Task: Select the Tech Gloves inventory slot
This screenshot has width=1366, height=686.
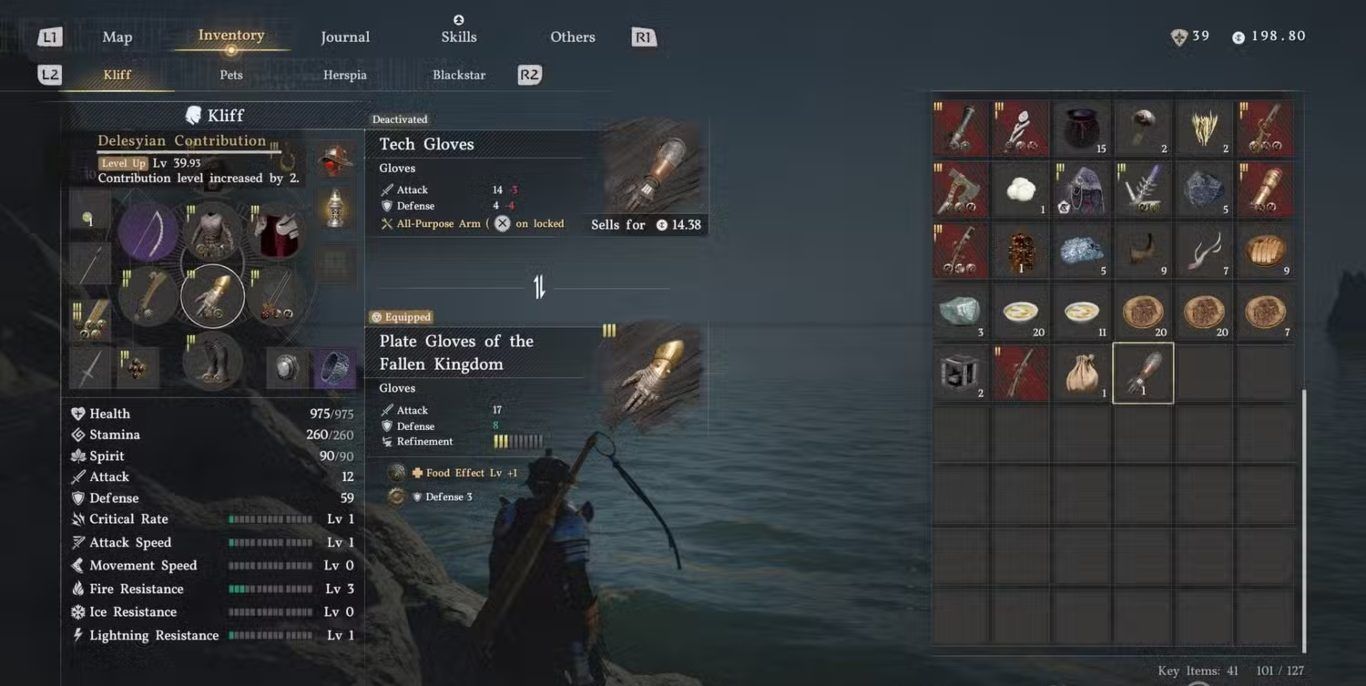Action: coord(1143,373)
